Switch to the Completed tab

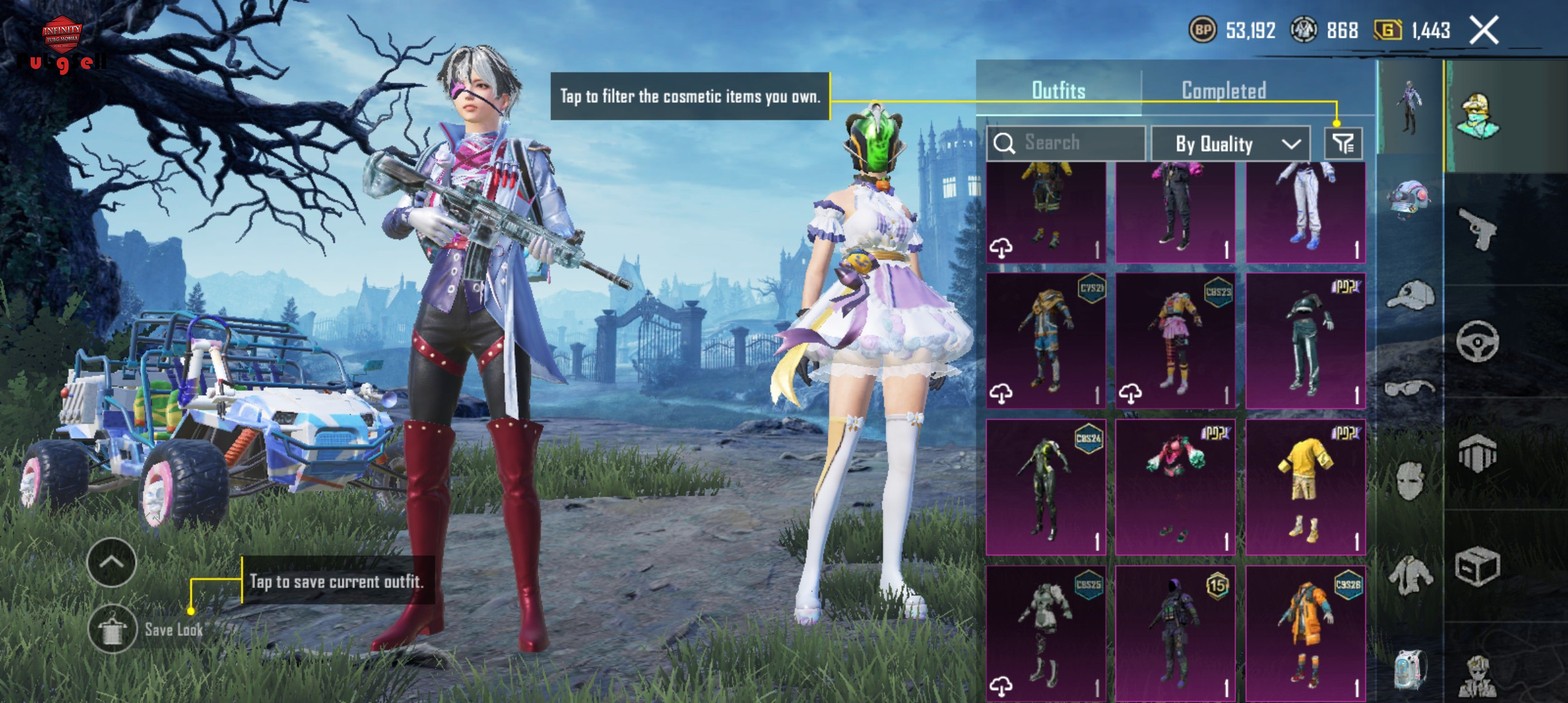1224,90
